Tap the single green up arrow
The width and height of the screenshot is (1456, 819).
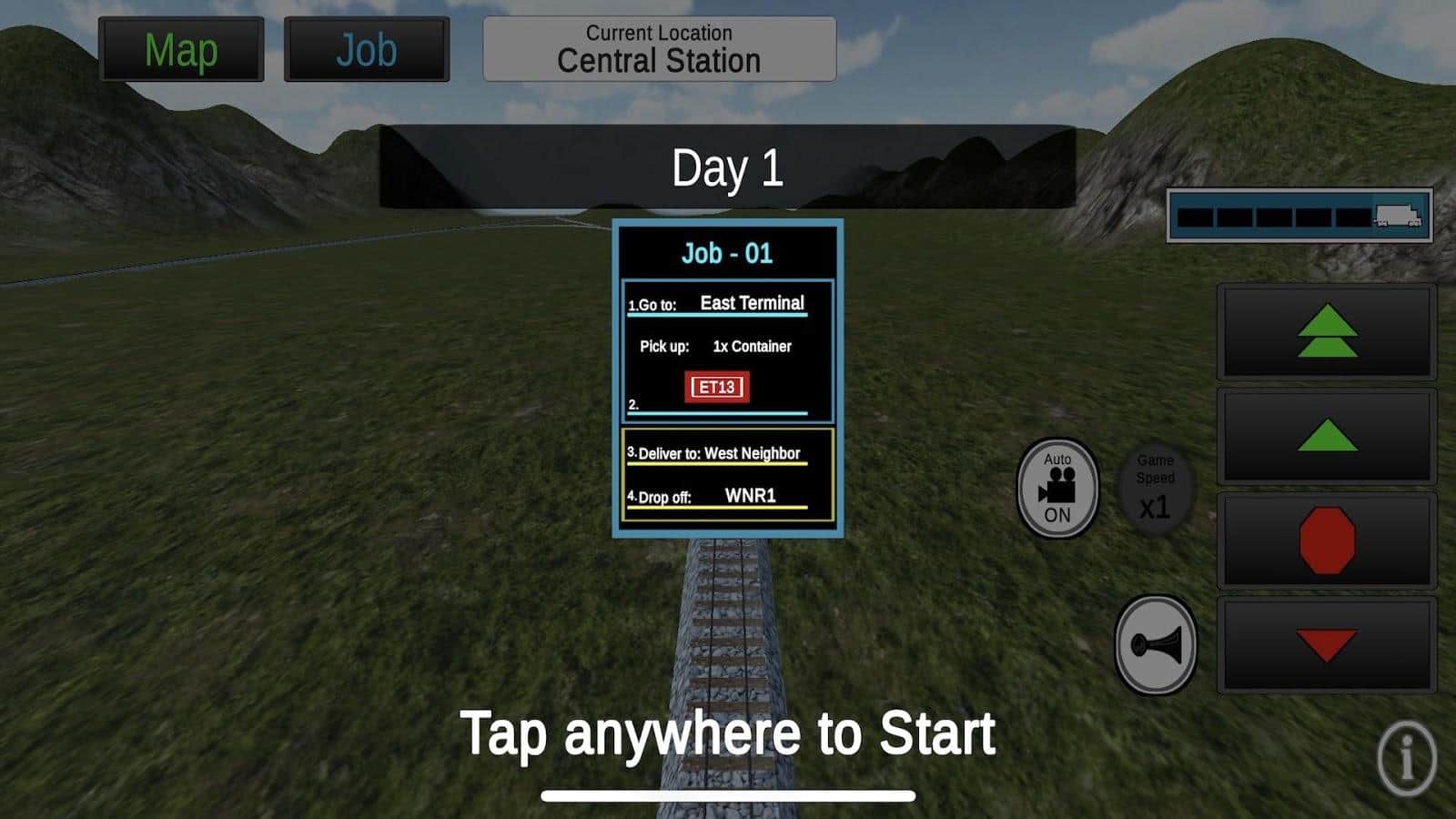1327,436
